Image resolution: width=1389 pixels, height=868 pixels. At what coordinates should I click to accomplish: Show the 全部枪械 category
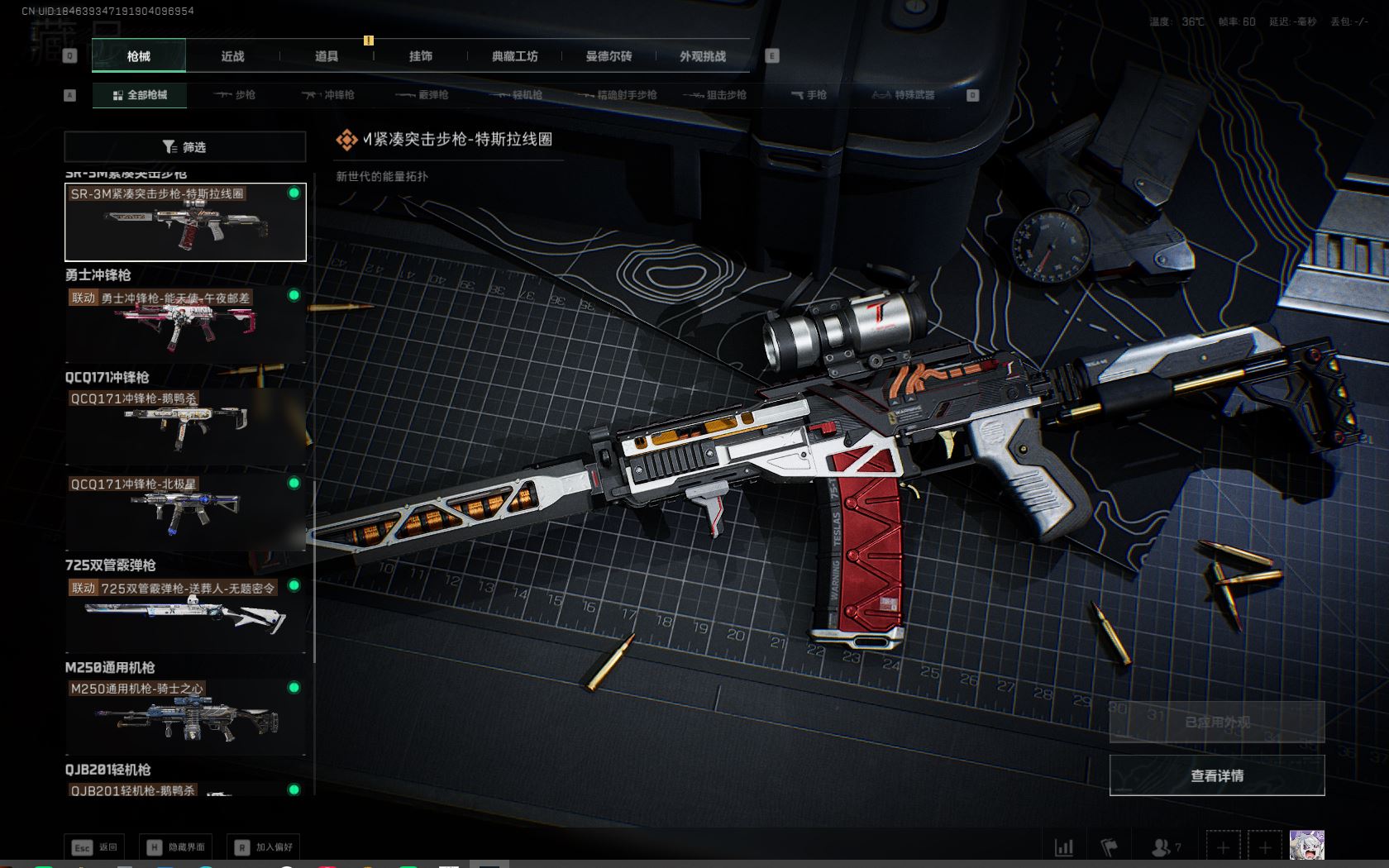pyautogui.click(x=140, y=95)
